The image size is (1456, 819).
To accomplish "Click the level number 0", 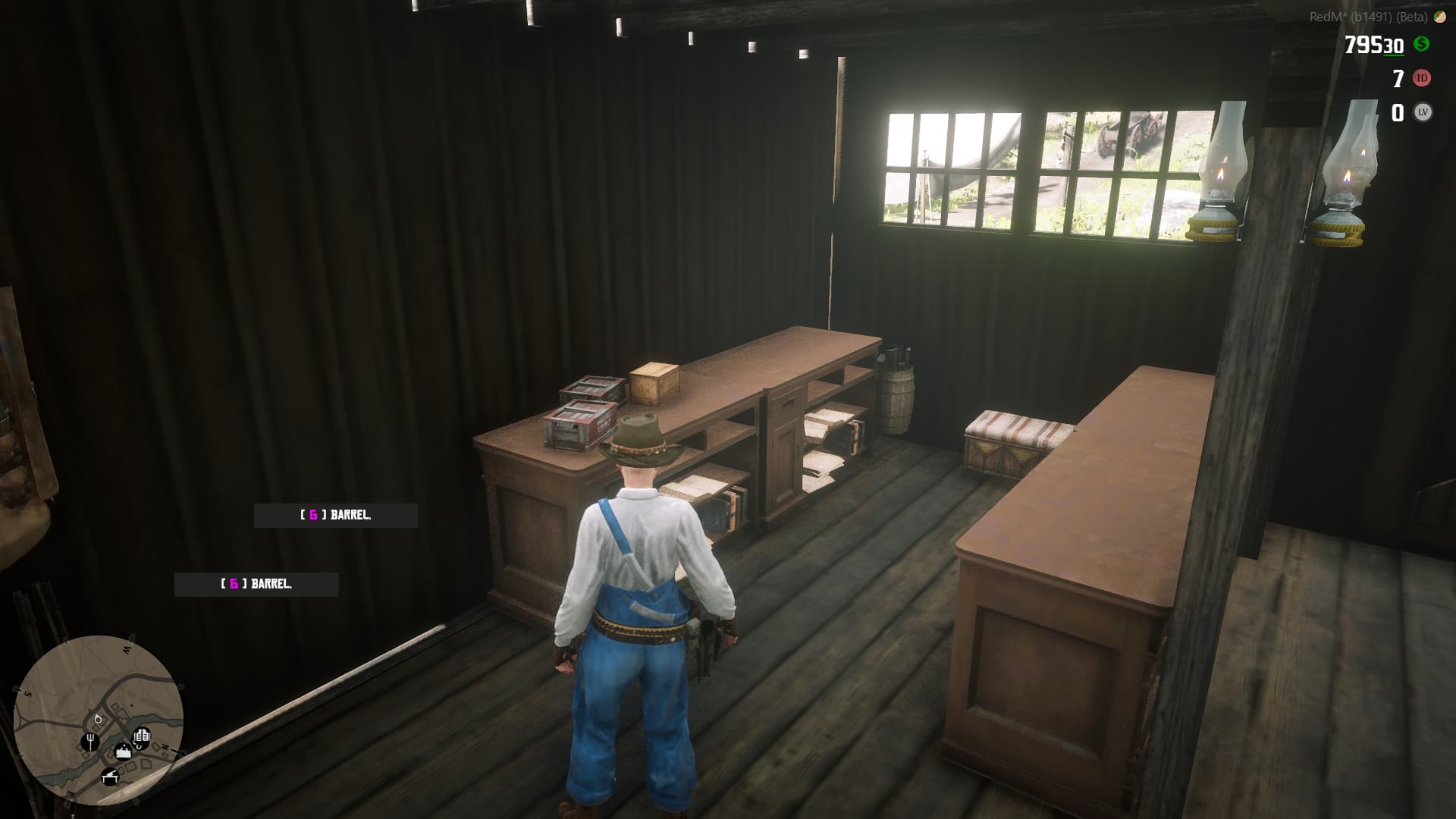I will (1398, 111).
